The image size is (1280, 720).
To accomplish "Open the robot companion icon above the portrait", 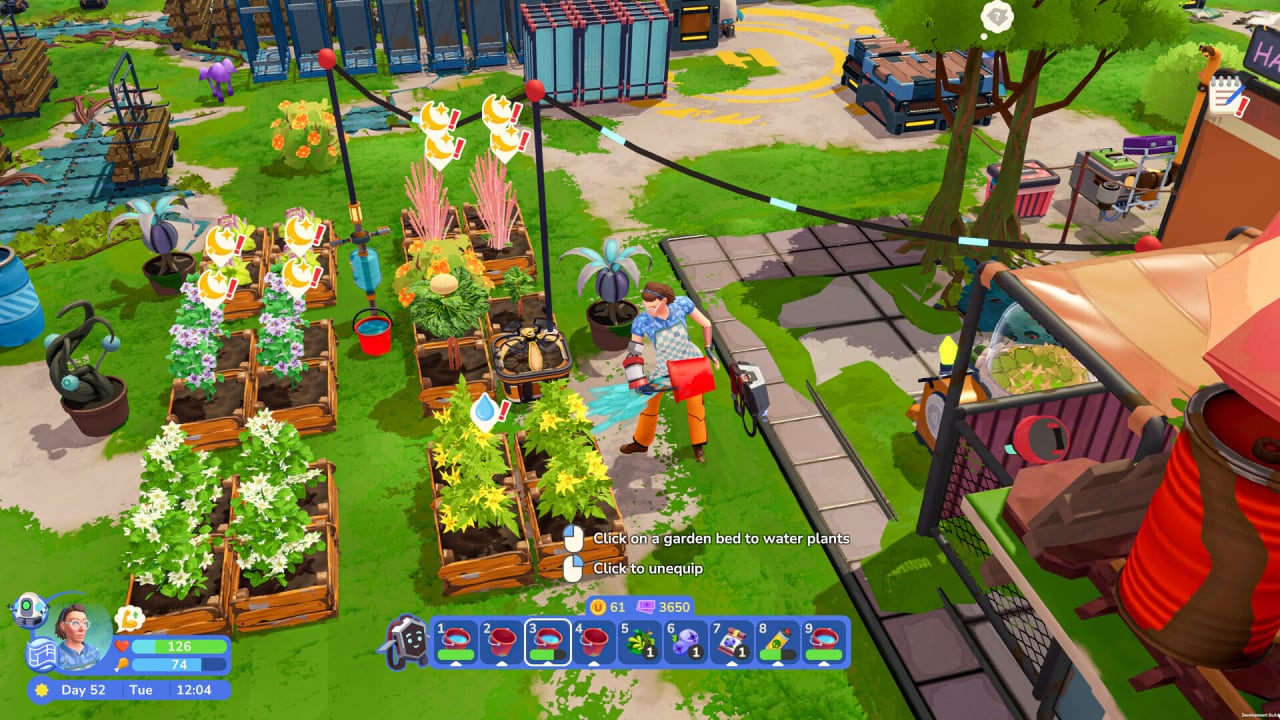I will (28, 609).
